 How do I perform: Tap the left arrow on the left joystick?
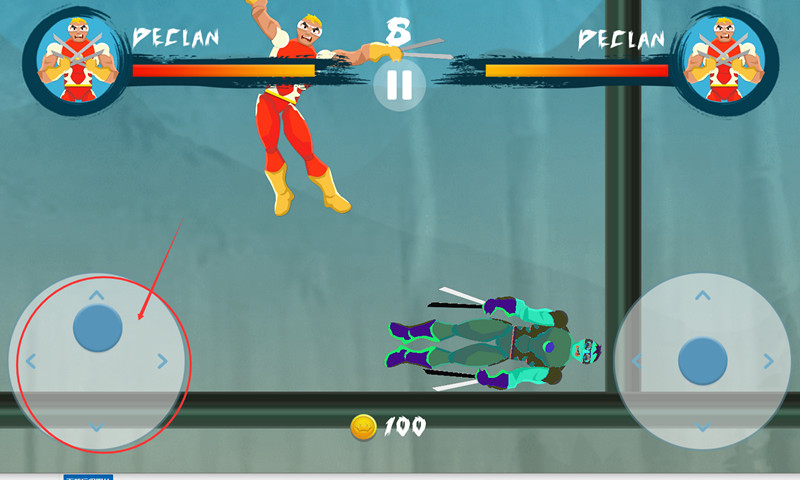point(31,361)
